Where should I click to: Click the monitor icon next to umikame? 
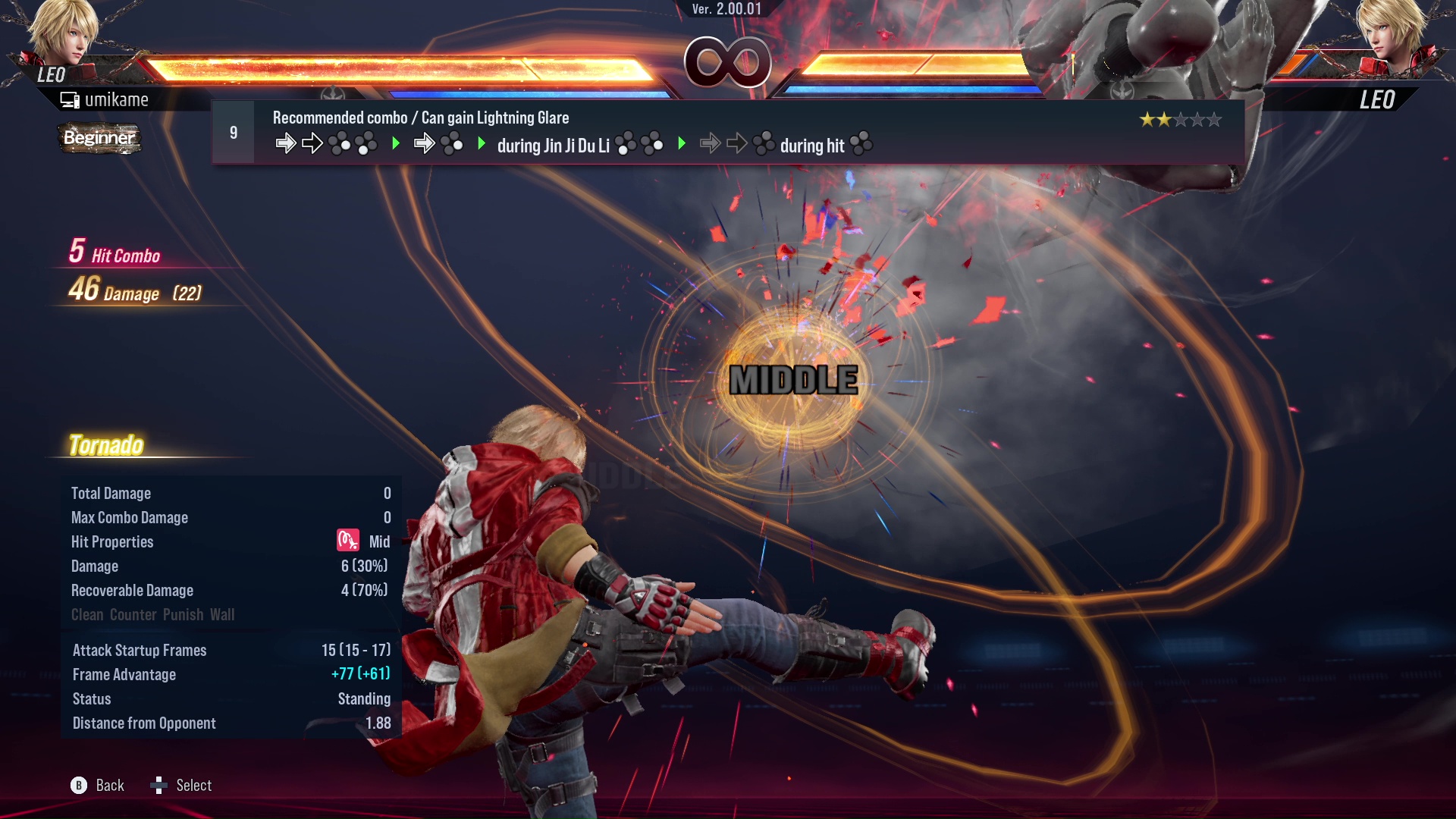(x=68, y=99)
